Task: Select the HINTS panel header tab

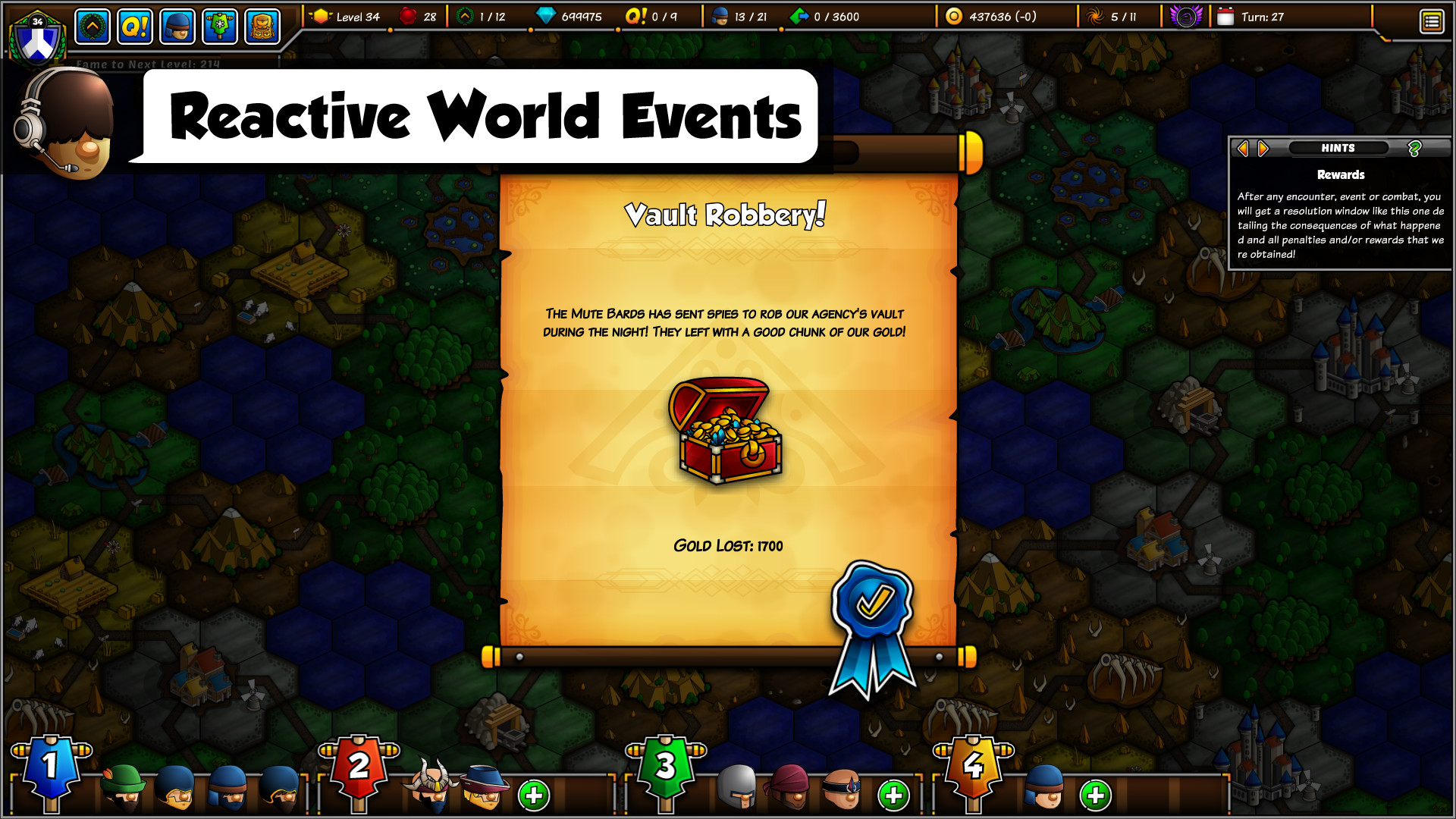Action: pyautogui.click(x=1338, y=148)
